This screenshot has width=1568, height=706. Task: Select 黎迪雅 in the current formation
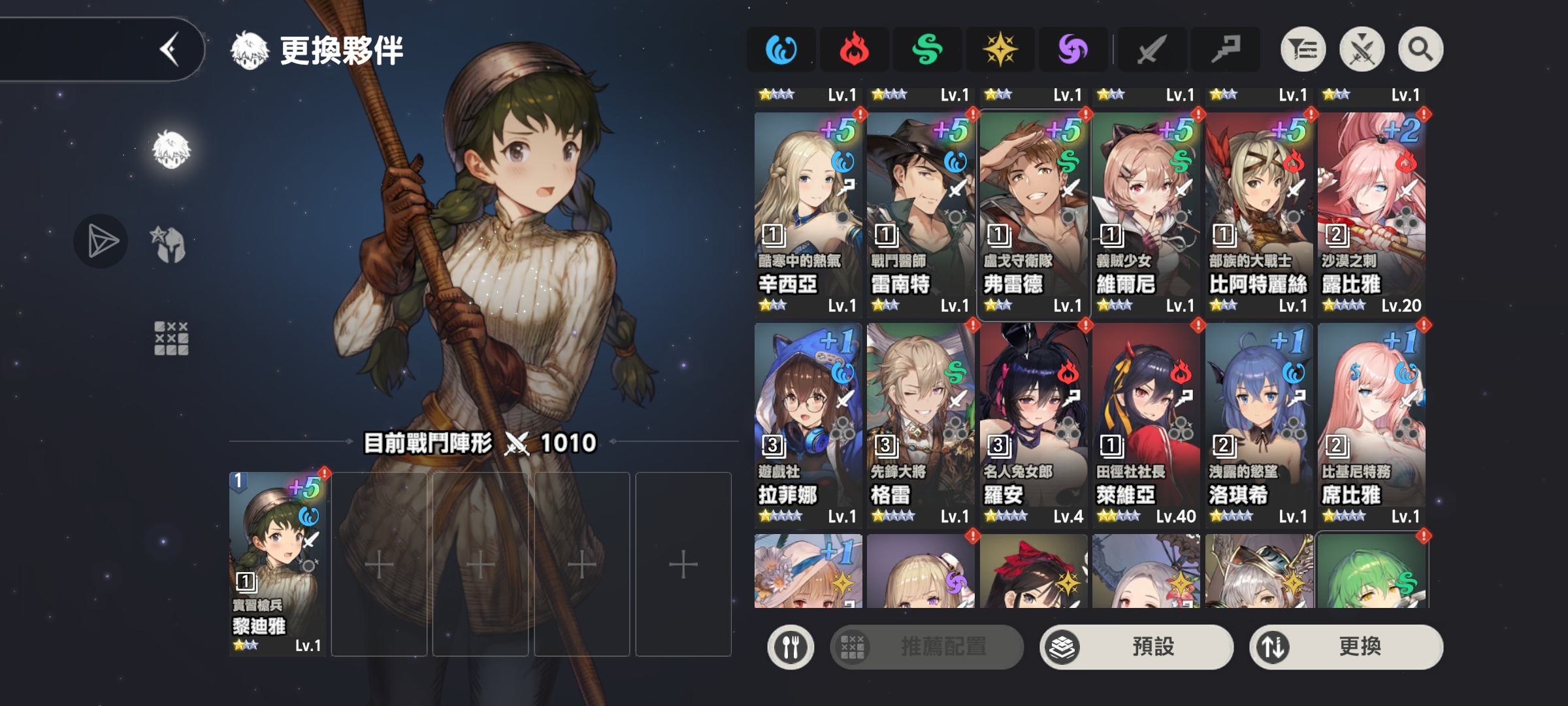click(278, 563)
